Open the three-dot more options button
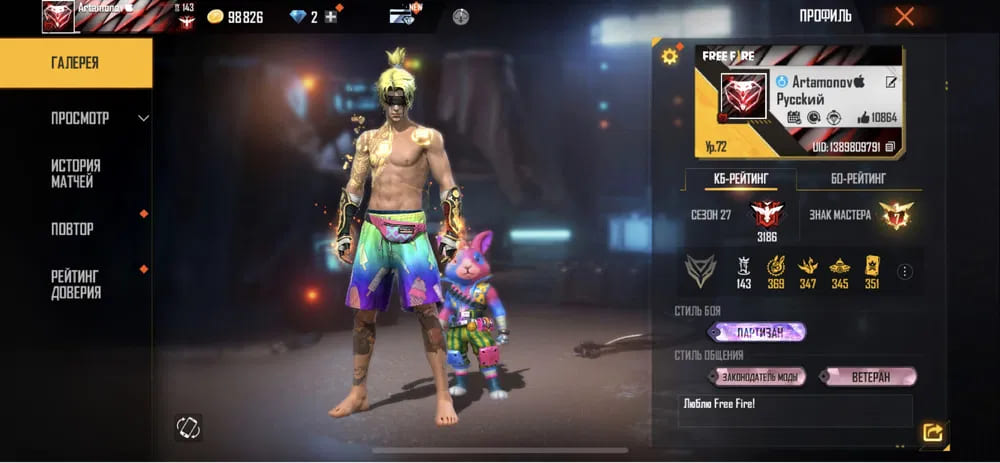 tap(905, 271)
